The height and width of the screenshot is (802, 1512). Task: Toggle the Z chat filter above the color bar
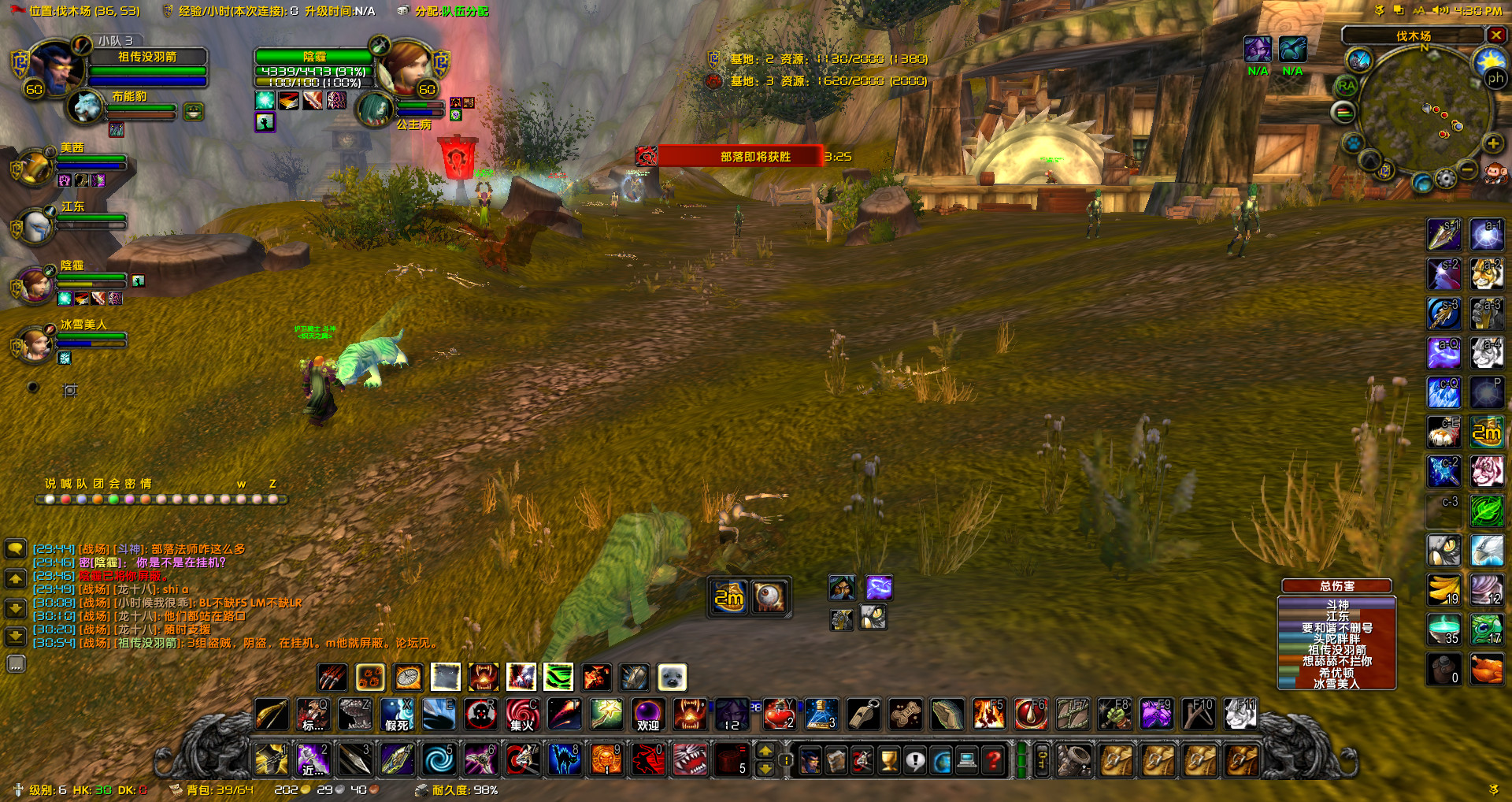[272, 484]
